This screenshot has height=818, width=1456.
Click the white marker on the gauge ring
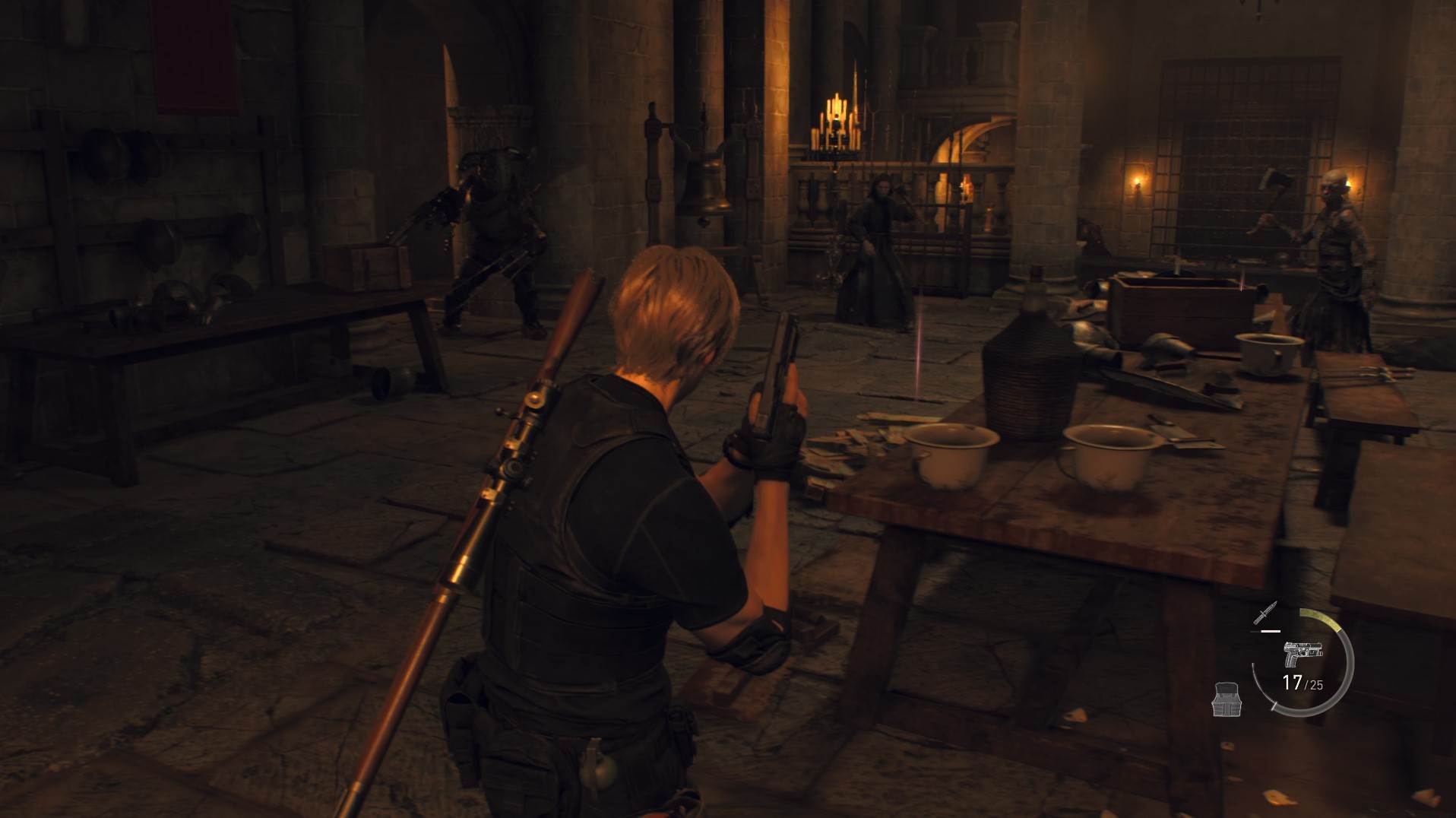tap(1274, 707)
